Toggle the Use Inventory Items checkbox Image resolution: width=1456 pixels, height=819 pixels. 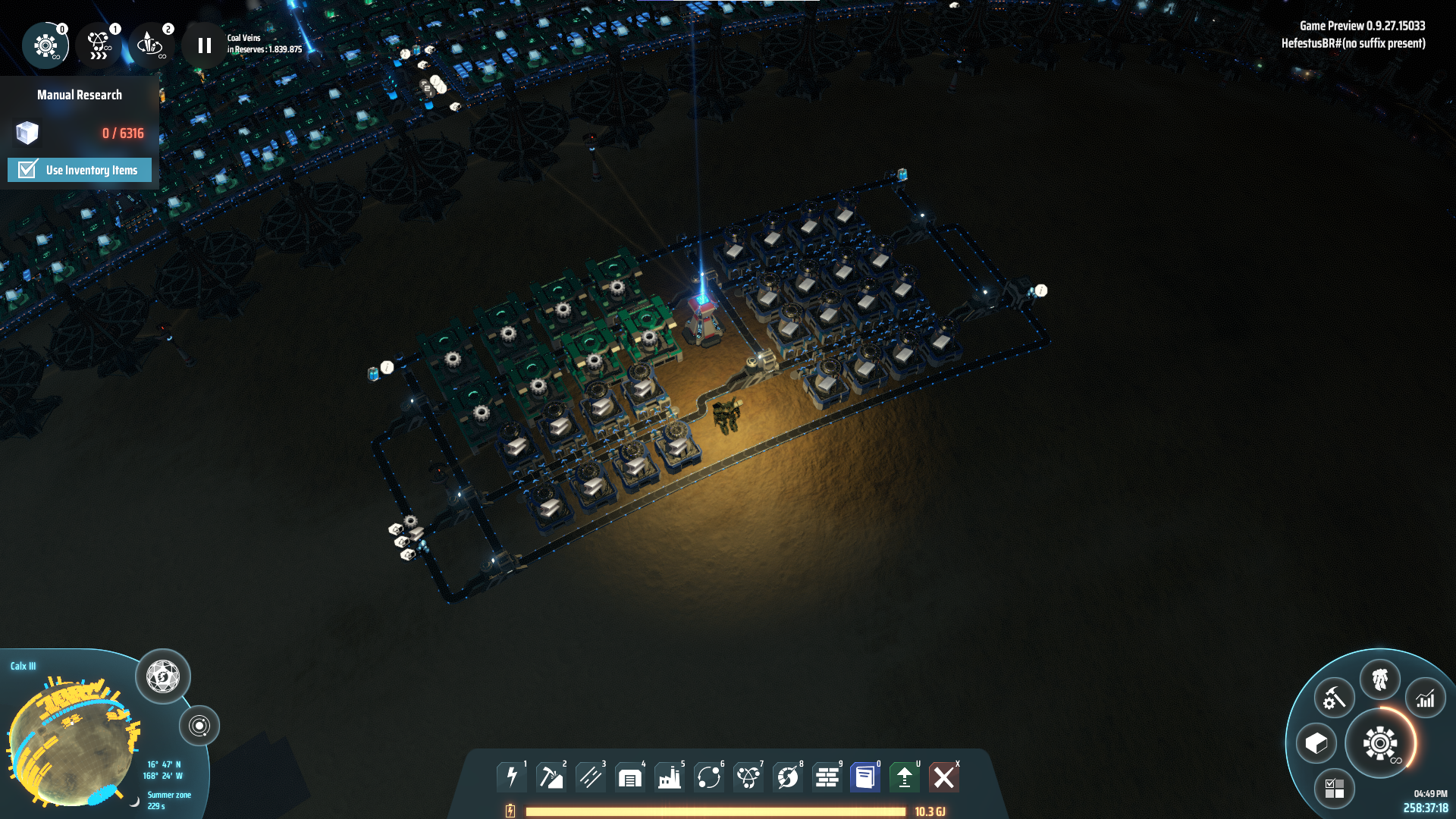[x=28, y=170]
